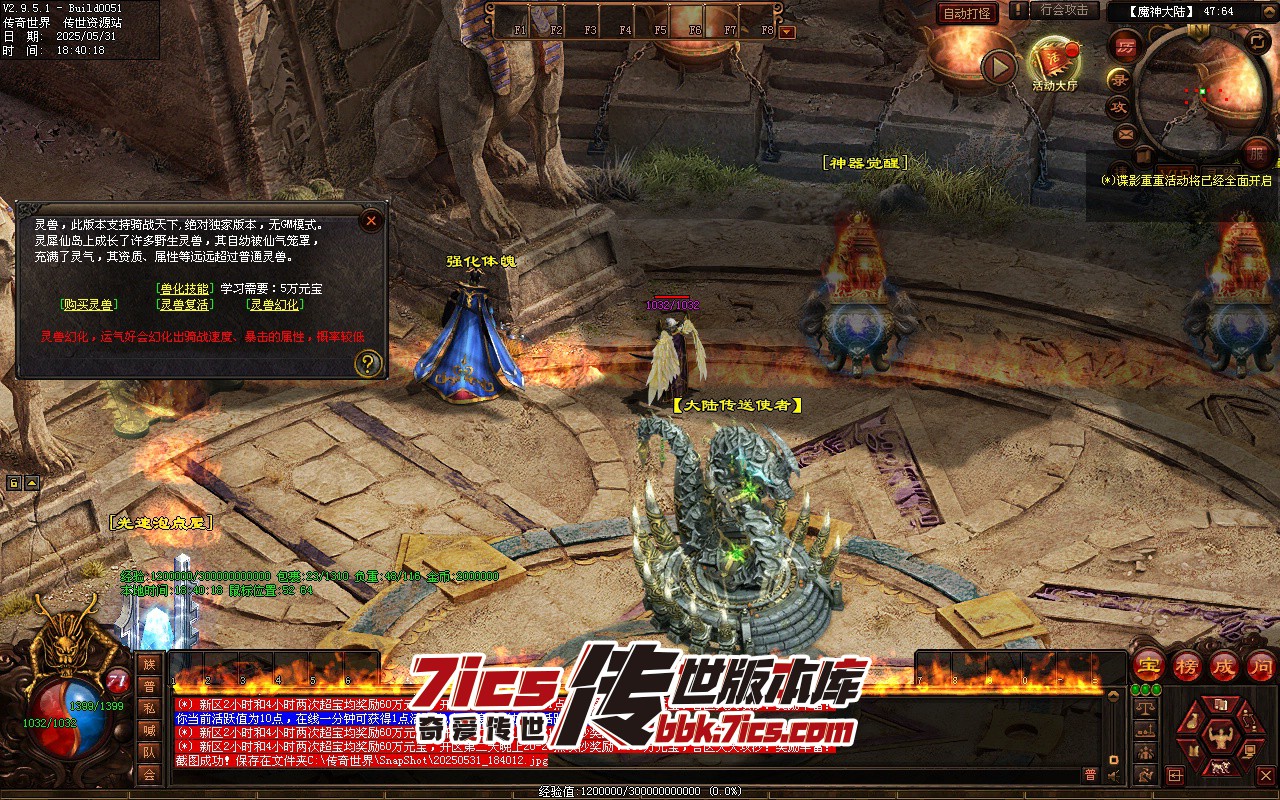Screen dimensions: 1280x800
Task: Open the 活动大厅 event hall
Action: click(1054, 62)
